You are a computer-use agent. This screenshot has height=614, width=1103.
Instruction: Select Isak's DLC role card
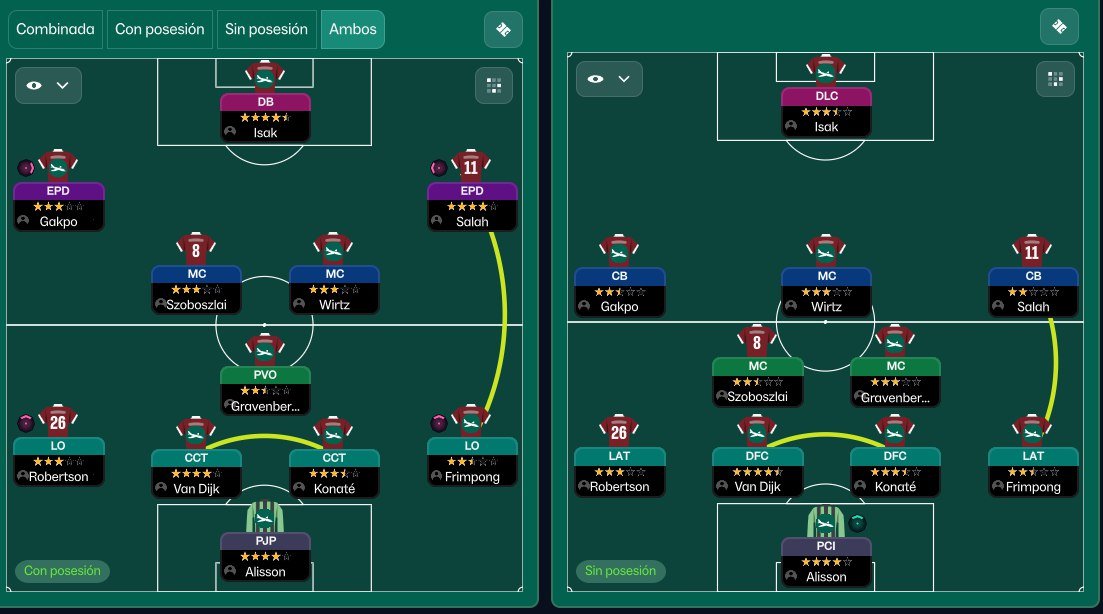[x=826, y=111]
